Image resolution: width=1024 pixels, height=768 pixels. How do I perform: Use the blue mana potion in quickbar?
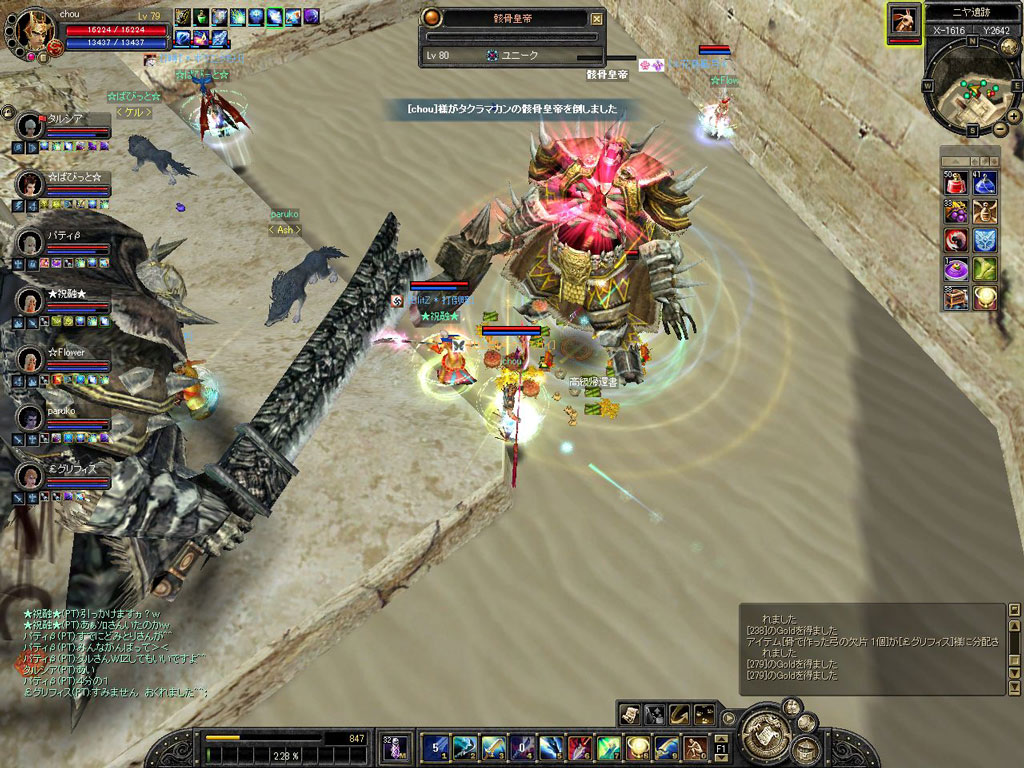(985, 183)
